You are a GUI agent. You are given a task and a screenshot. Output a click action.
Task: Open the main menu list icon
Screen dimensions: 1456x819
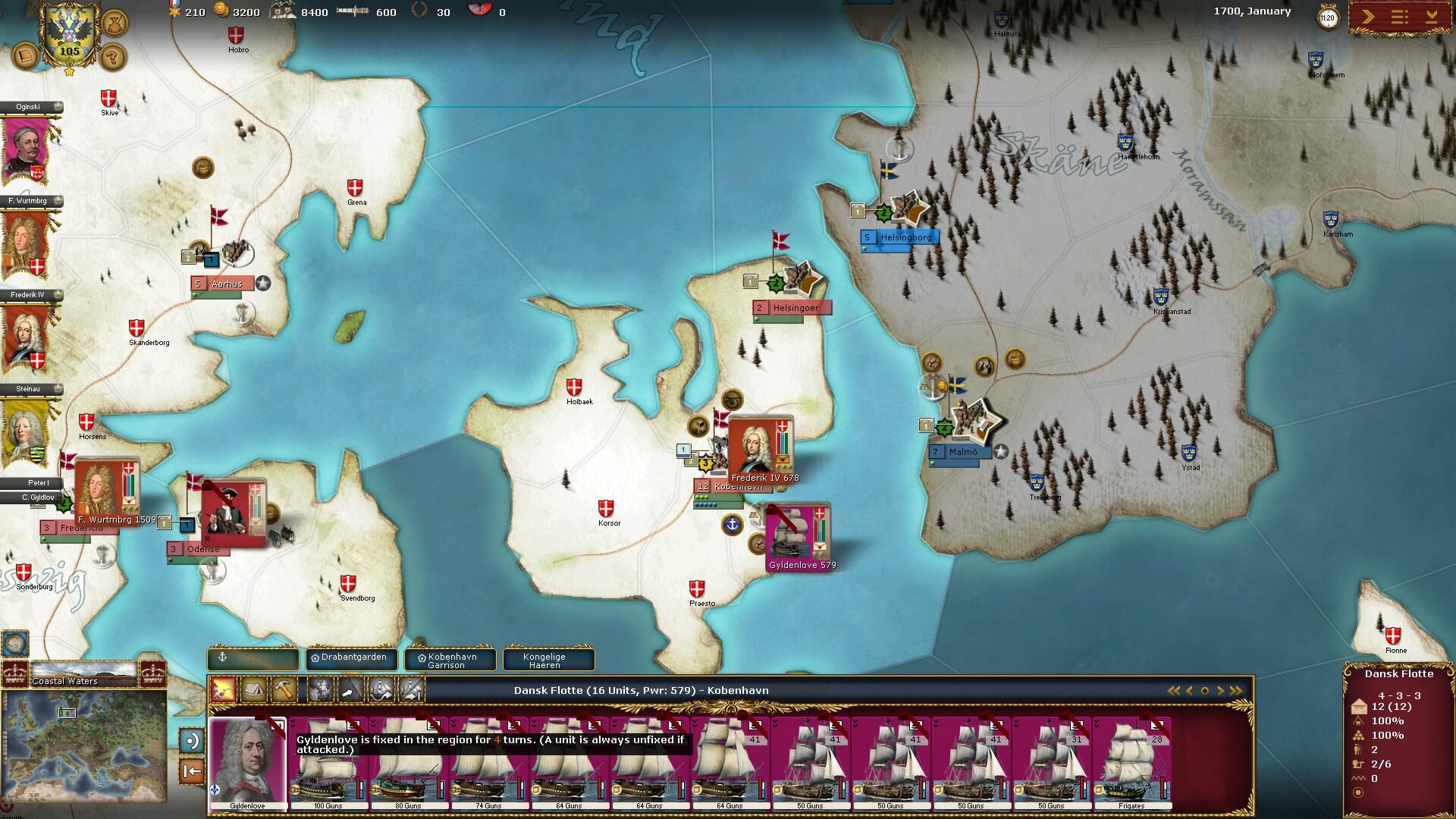1400,17
